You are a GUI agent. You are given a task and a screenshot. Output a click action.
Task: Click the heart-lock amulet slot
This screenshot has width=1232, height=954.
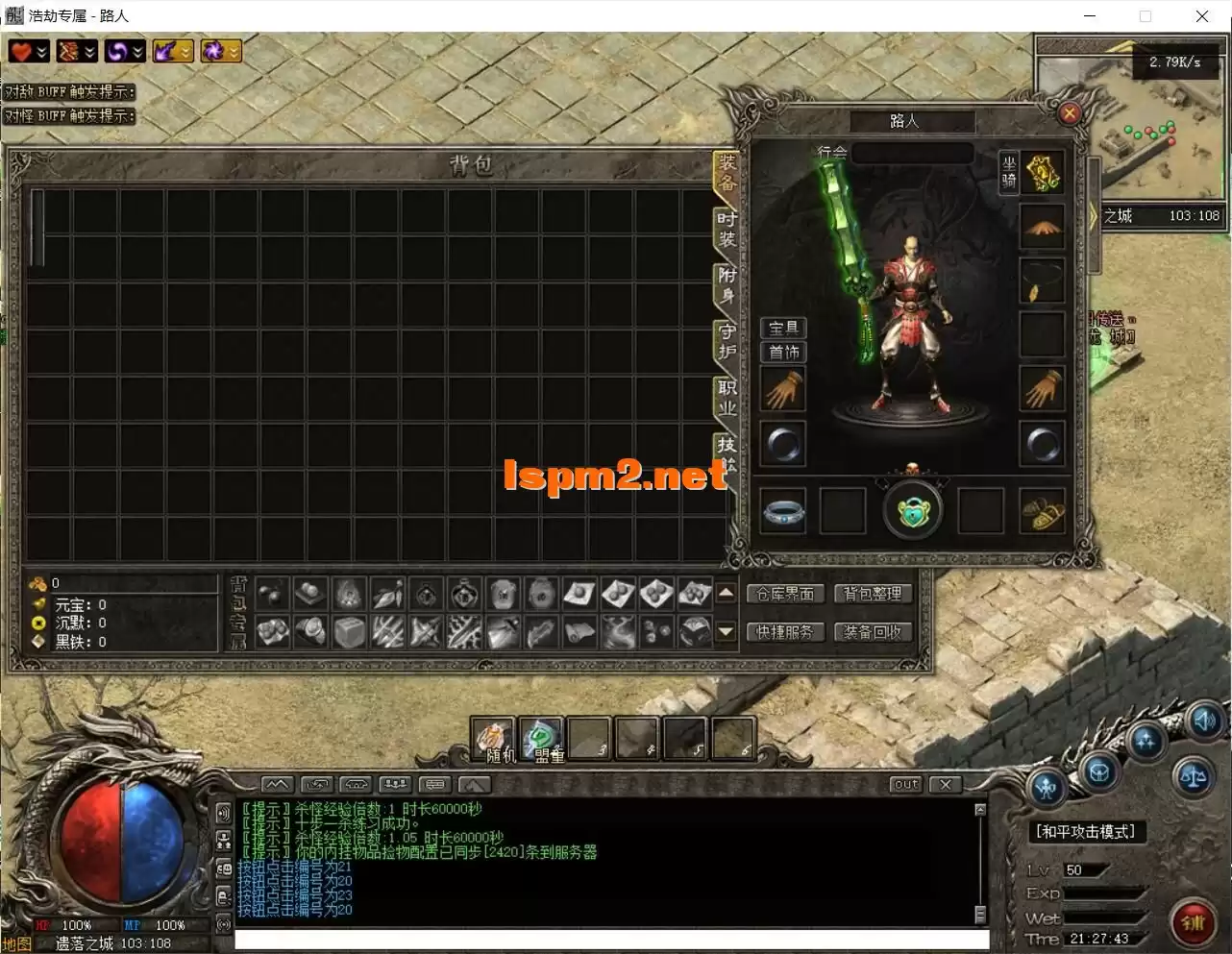(x=912, y=511)
